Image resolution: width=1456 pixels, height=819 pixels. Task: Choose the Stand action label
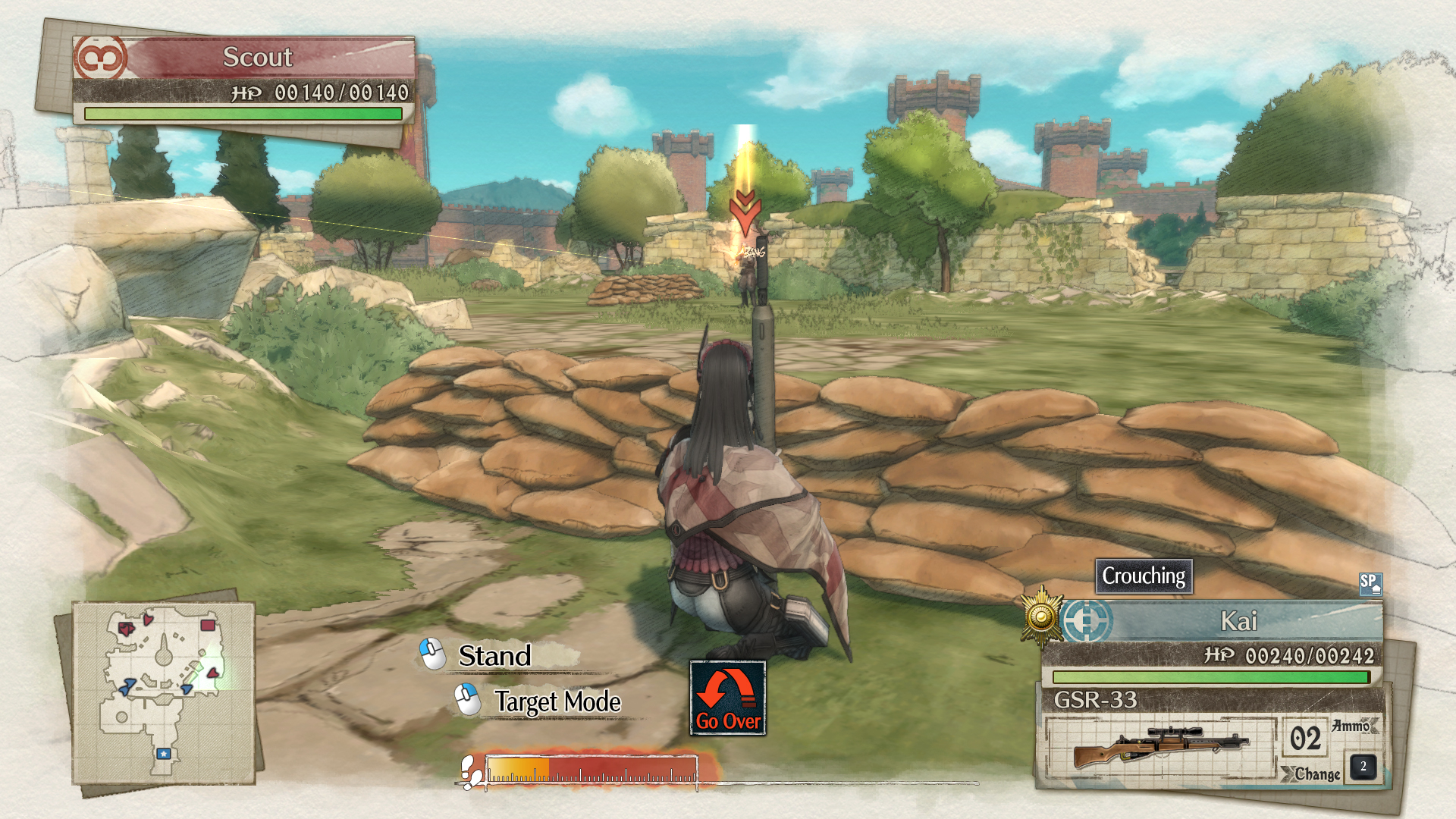pyautogui.click(x=494, y=656)
